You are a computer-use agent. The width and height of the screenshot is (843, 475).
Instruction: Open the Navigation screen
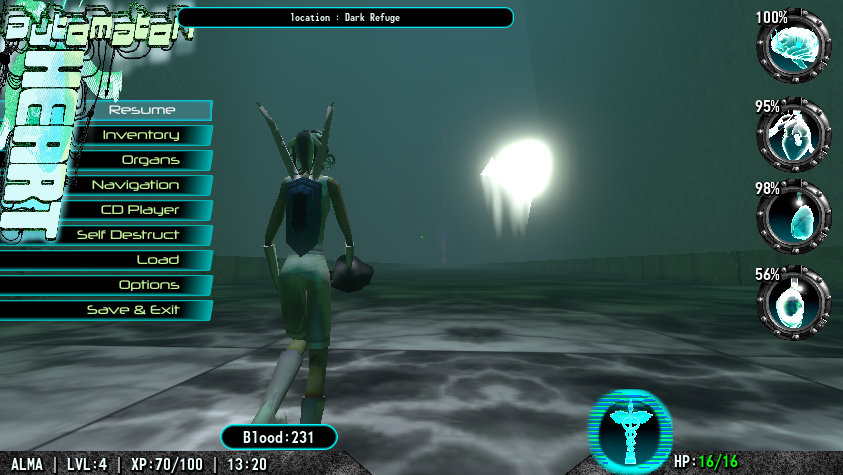pyautogui.click(x=135, y=185)
